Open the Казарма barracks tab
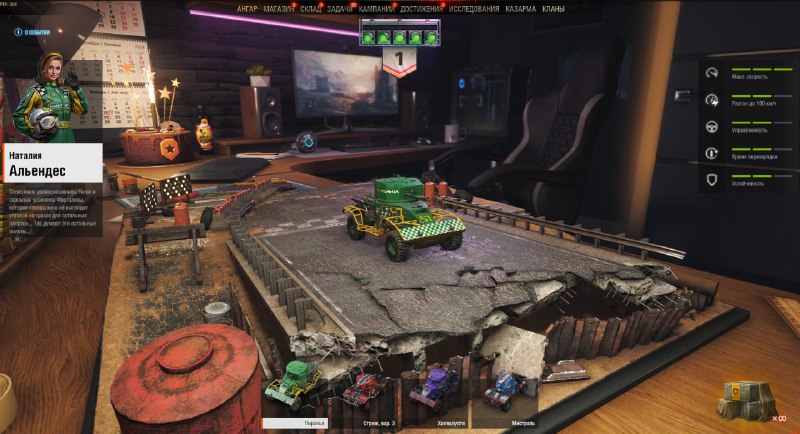 520,9
